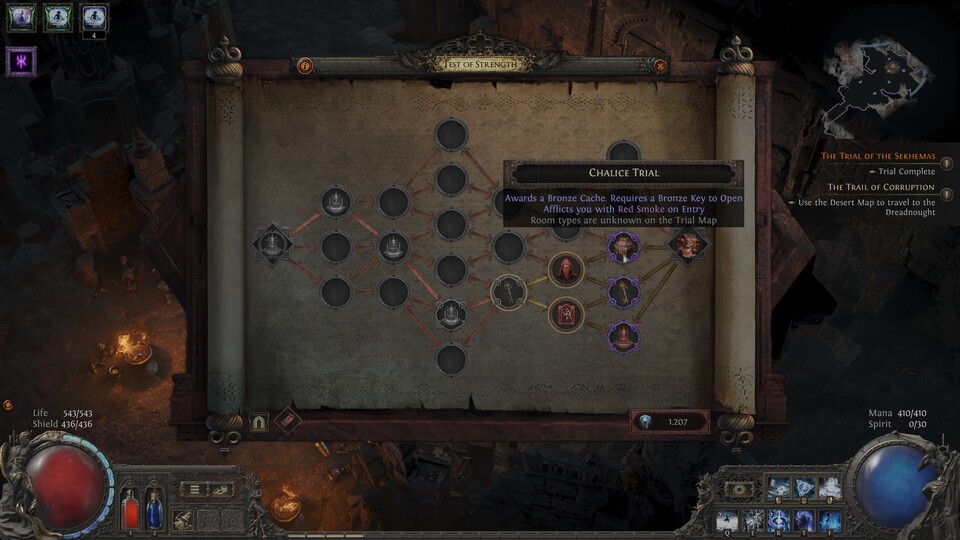Open the three-line menu button

click(x=194, y=489)
